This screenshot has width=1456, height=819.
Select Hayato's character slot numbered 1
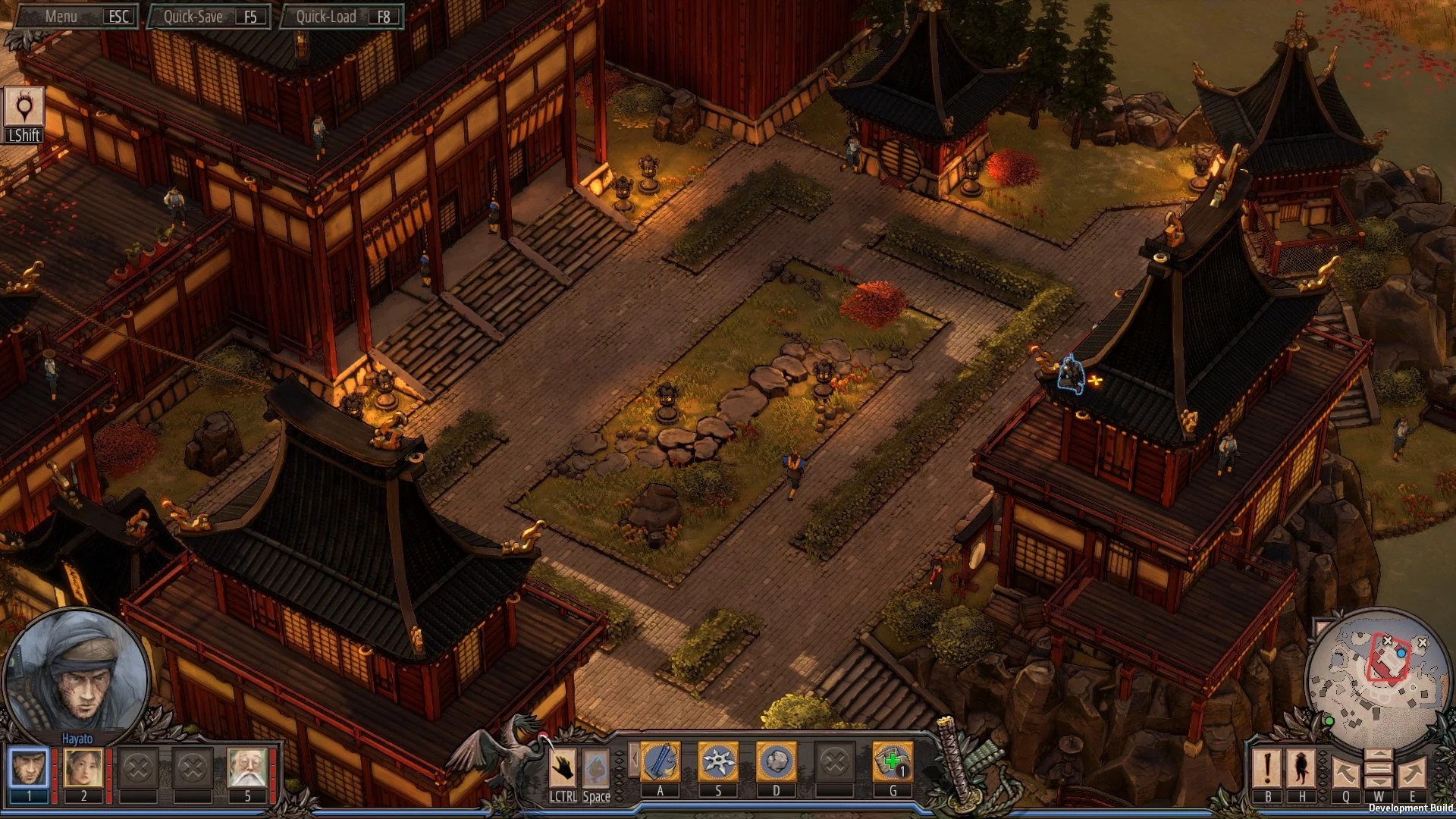[30, 767]
